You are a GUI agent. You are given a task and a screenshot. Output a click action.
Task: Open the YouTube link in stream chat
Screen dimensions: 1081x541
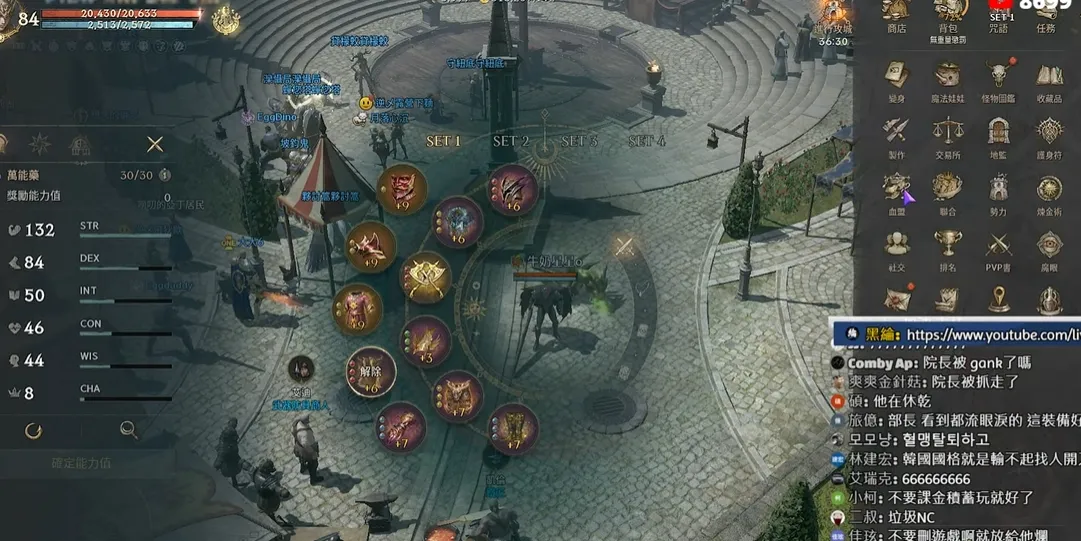coord(992,335)
